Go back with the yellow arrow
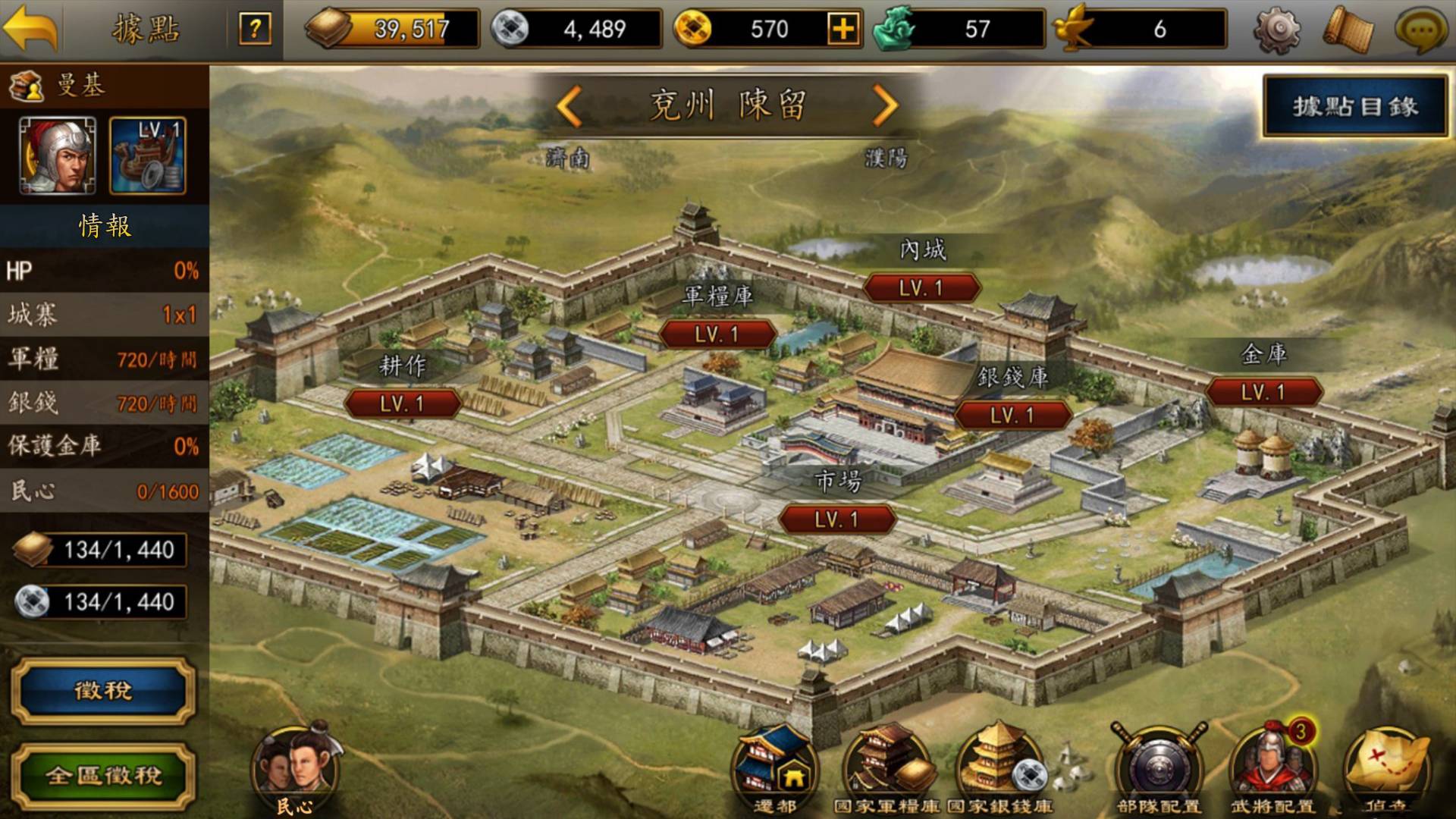The width and height of the screenshot is (1456, 819). coord(31,29)
